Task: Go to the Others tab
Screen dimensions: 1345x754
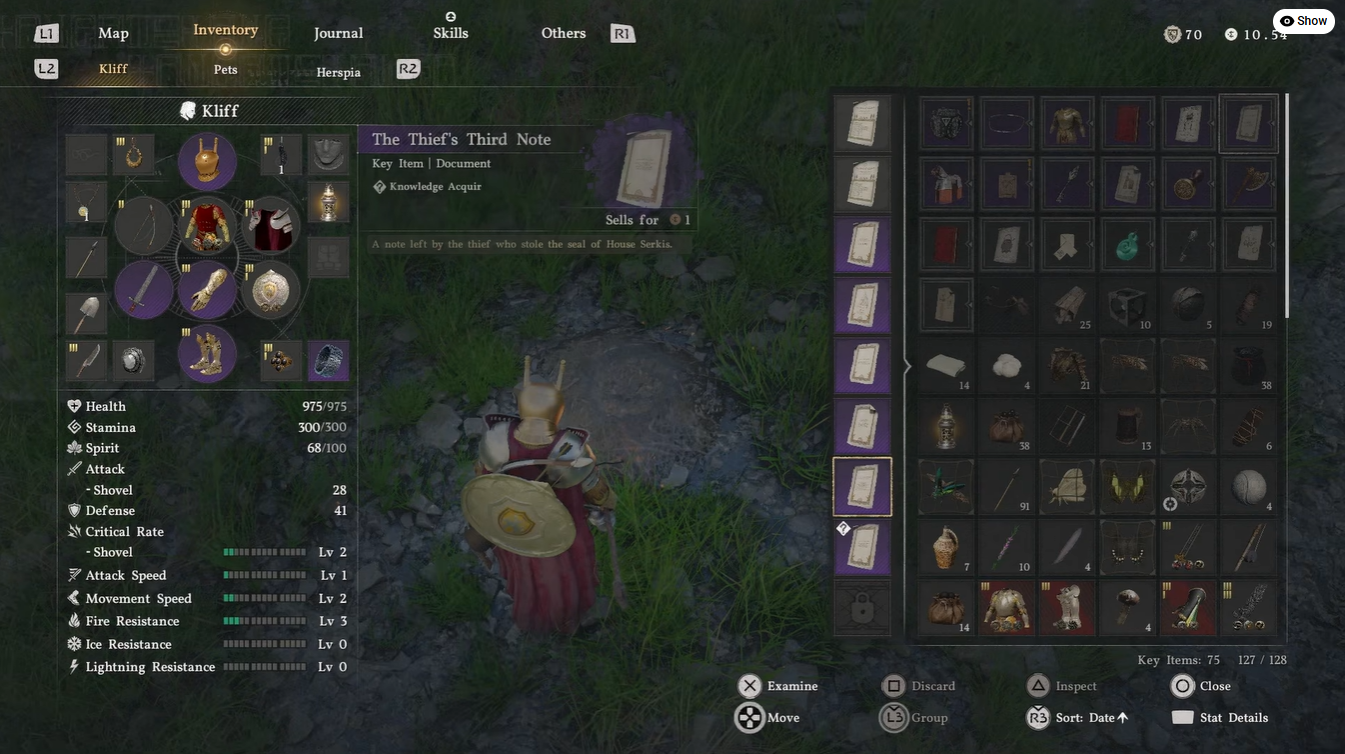Action: [563, 33]
